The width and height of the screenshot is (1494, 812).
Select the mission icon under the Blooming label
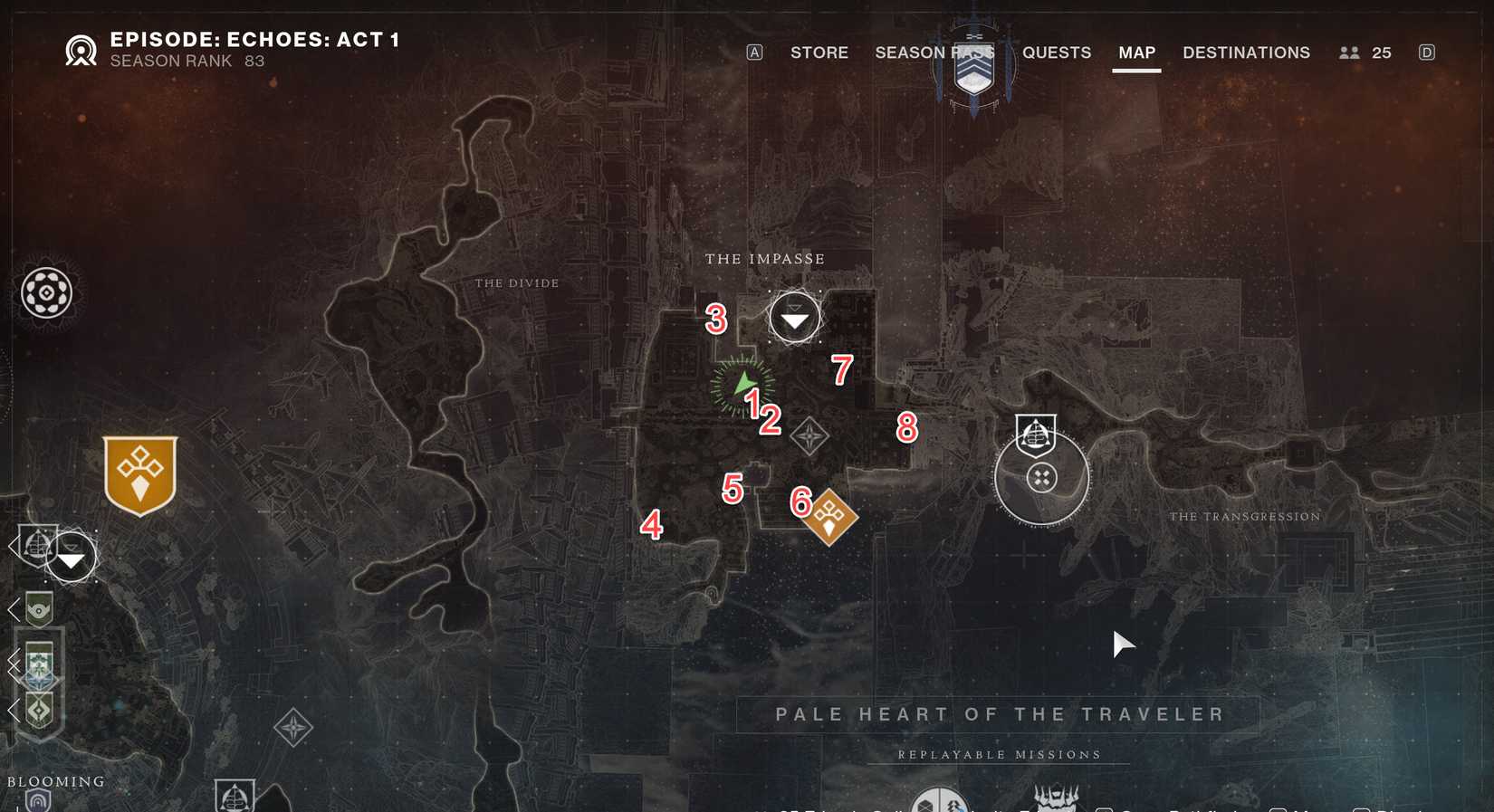(x=40, y=802)
